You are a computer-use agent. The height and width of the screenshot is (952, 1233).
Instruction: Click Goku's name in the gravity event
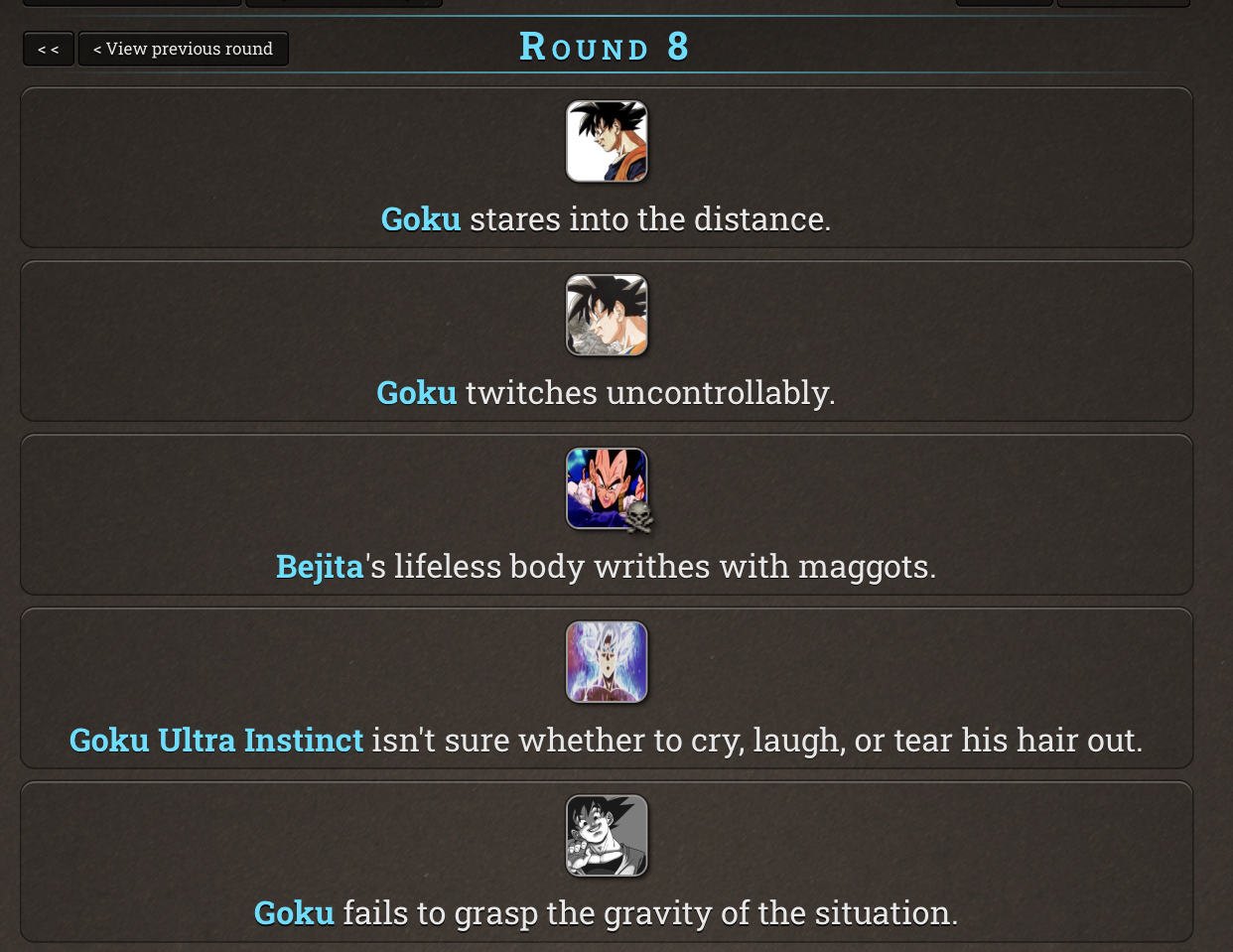294,913
